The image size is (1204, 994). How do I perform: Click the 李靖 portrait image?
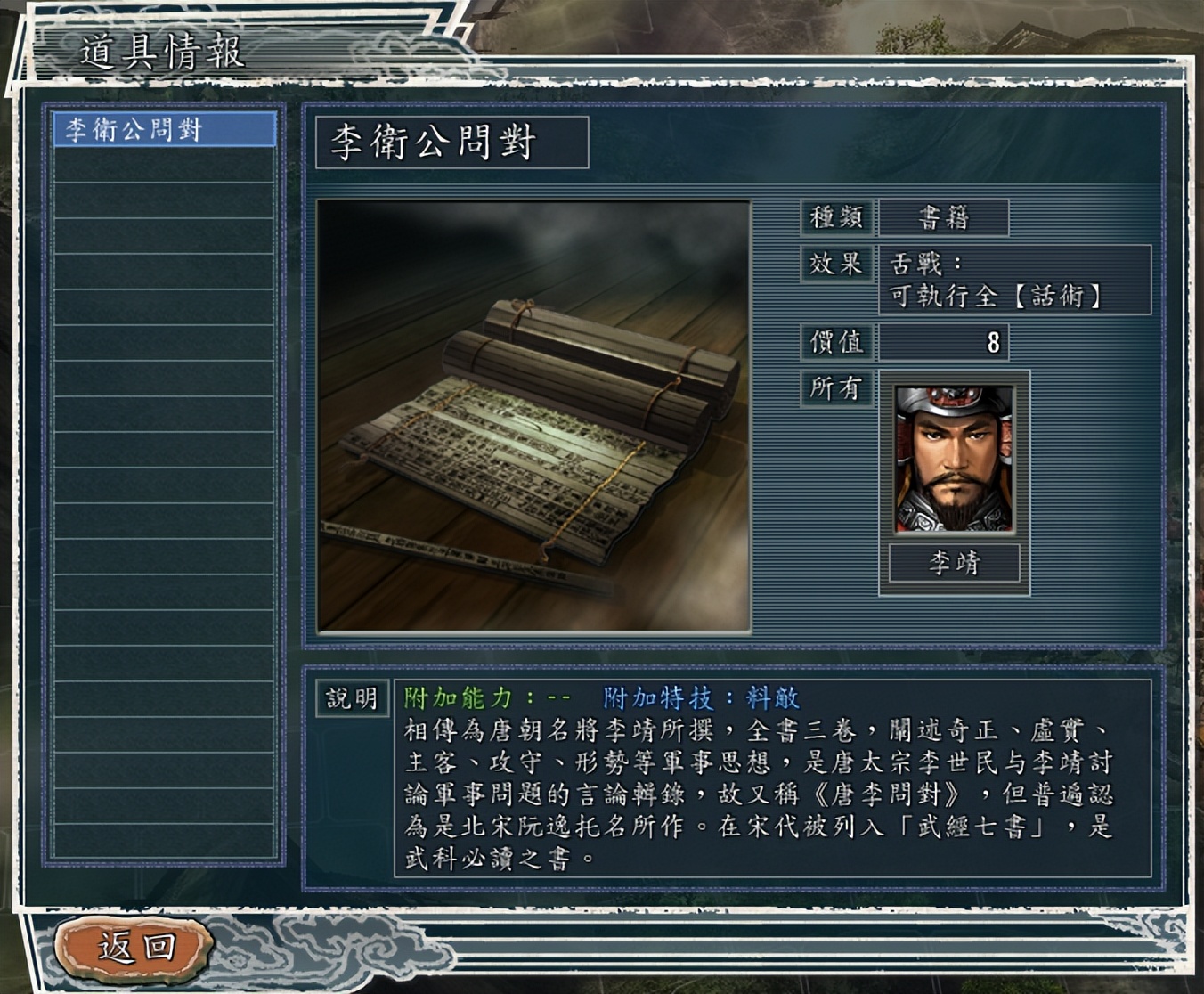pyautogui.click(x=952, y=460)
